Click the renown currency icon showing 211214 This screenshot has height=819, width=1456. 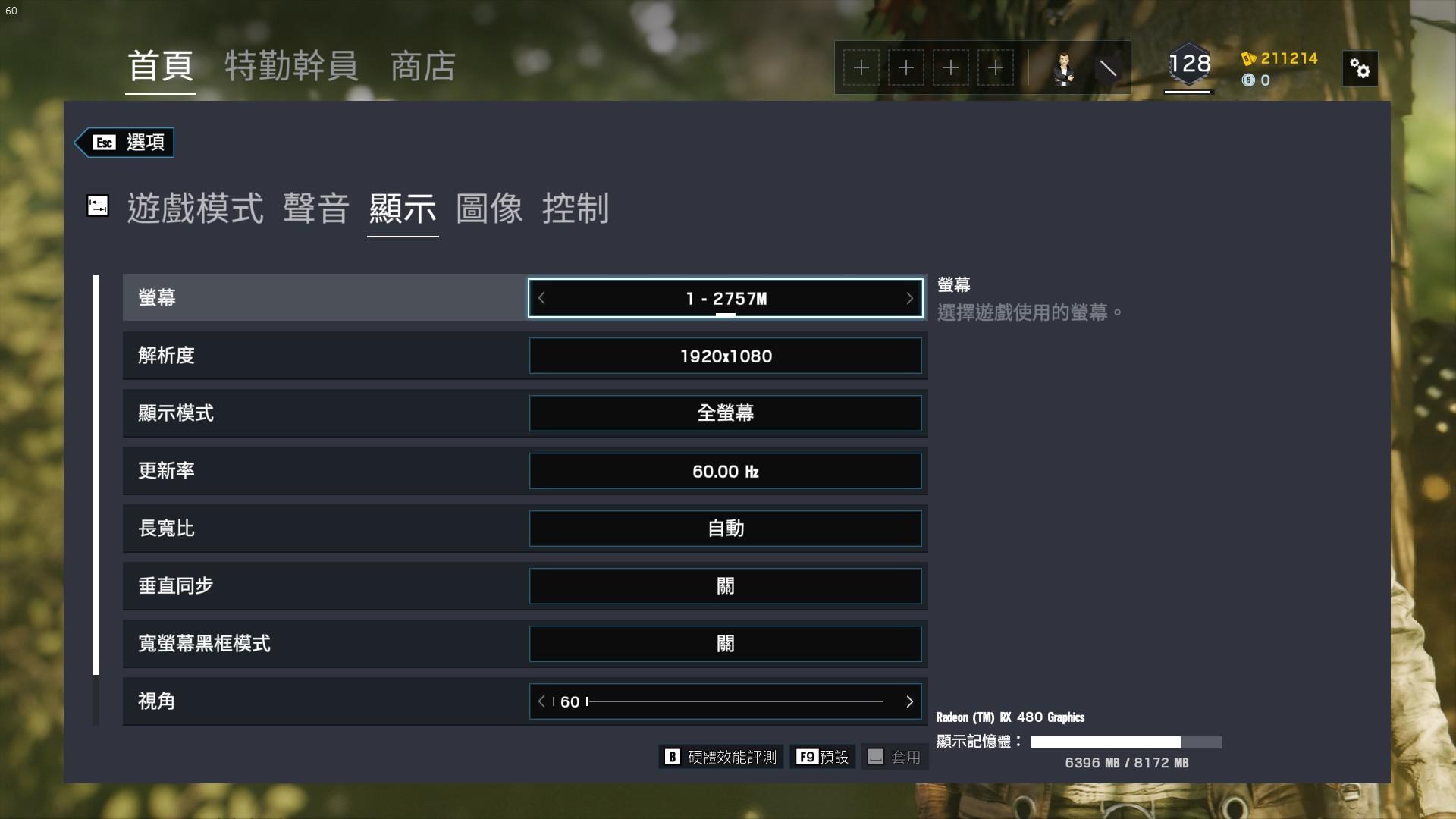tap(1247, 59)
